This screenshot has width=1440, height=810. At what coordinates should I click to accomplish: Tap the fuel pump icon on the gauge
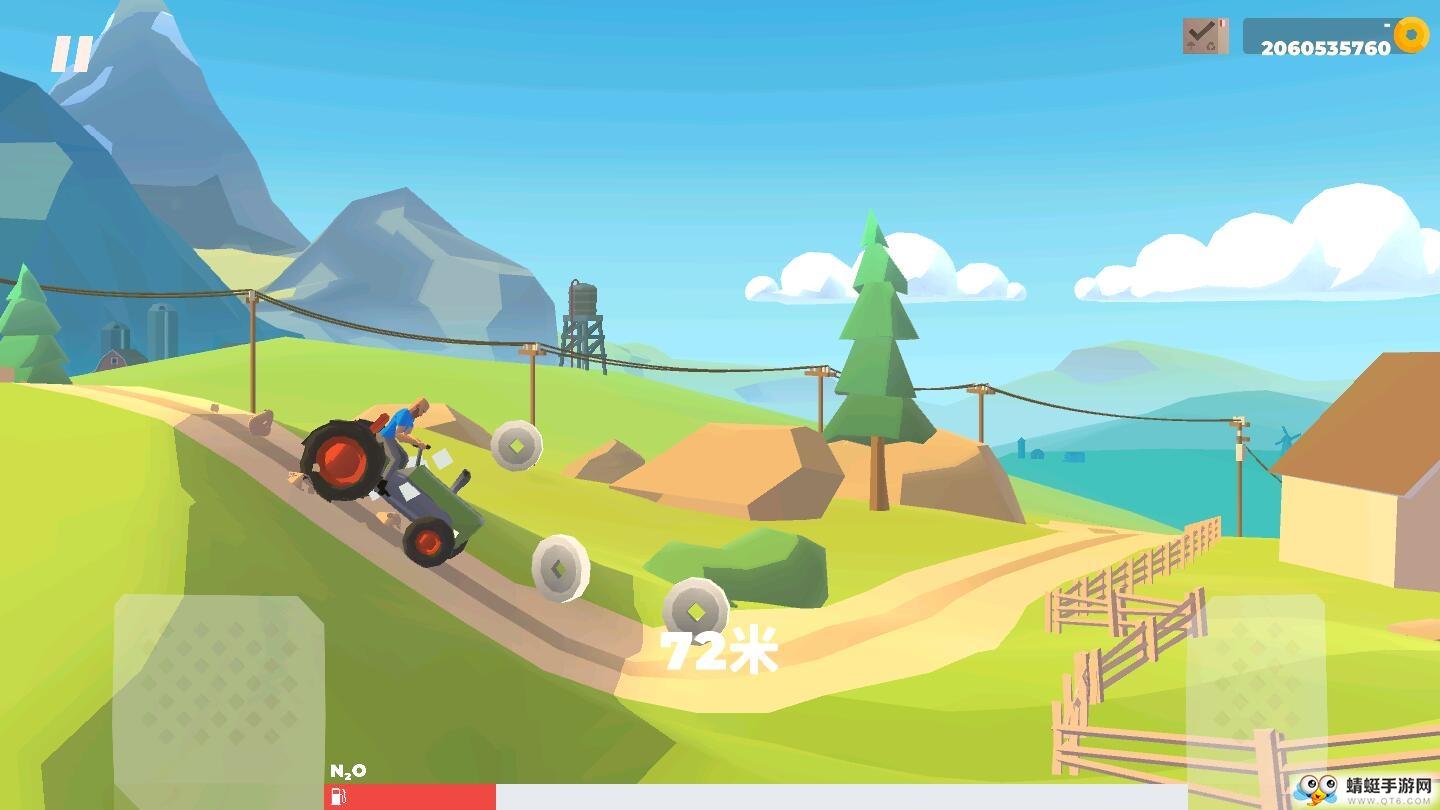tap(338, 797)
